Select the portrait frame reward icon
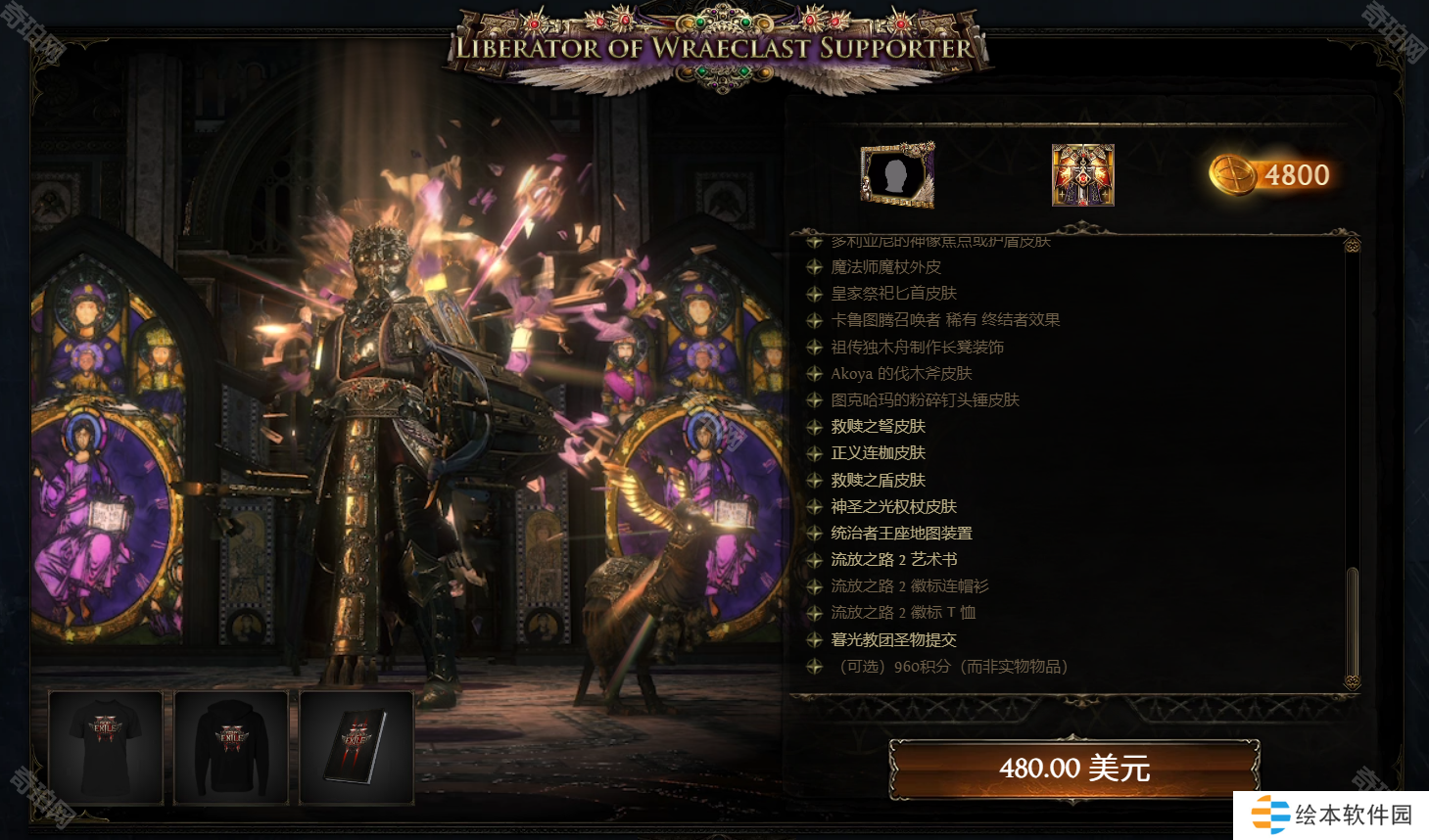The height and width of the screenshot is (840, 1429). tap(897, 175)
